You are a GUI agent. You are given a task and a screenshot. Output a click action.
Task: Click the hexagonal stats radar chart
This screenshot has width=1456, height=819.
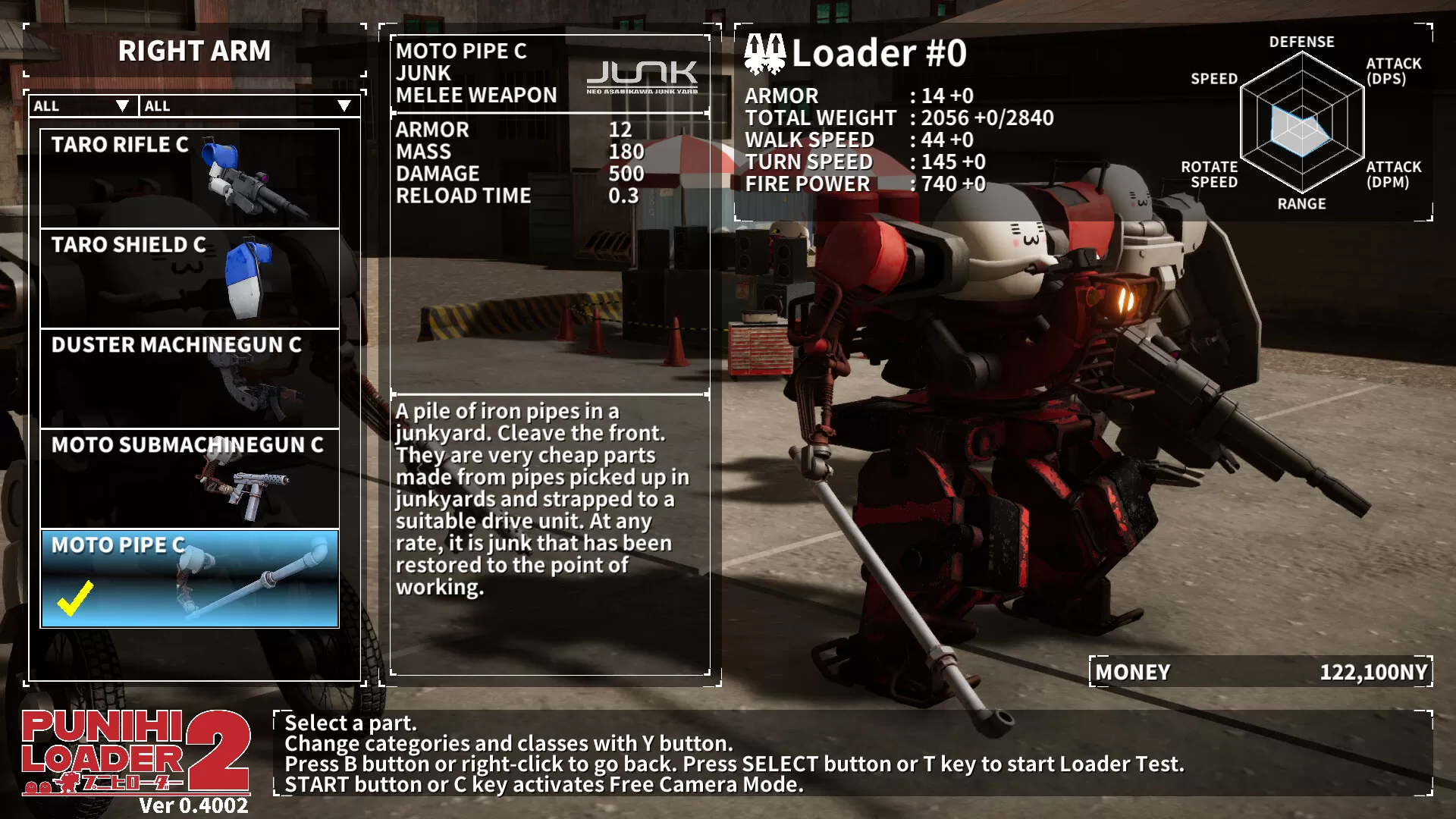(x=1301, y=121)
